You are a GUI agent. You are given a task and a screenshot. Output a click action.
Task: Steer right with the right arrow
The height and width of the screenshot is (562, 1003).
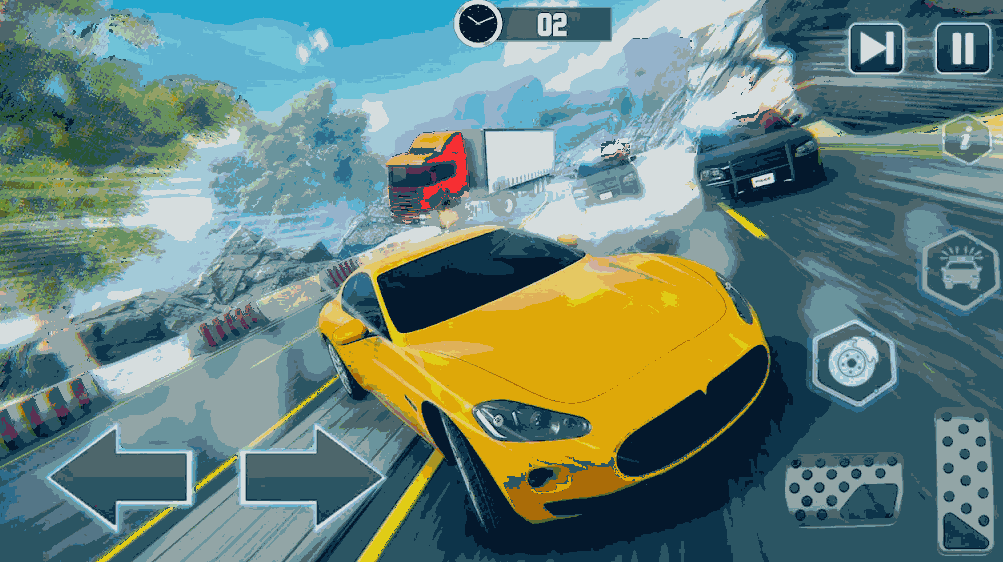click(x=312, y=476)
